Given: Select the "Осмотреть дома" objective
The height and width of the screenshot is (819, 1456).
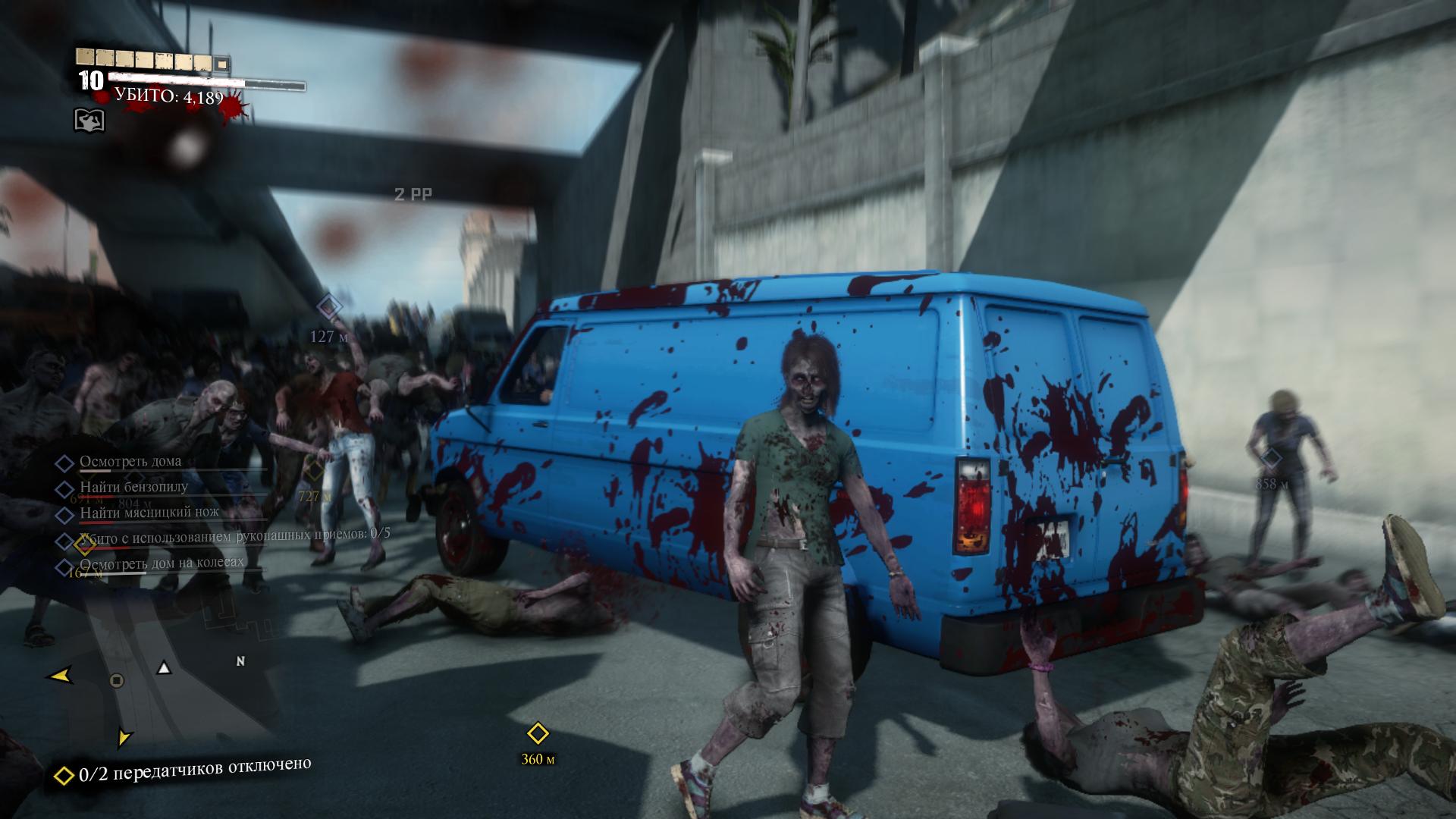Looking at the screenshot, I should 130,461.
